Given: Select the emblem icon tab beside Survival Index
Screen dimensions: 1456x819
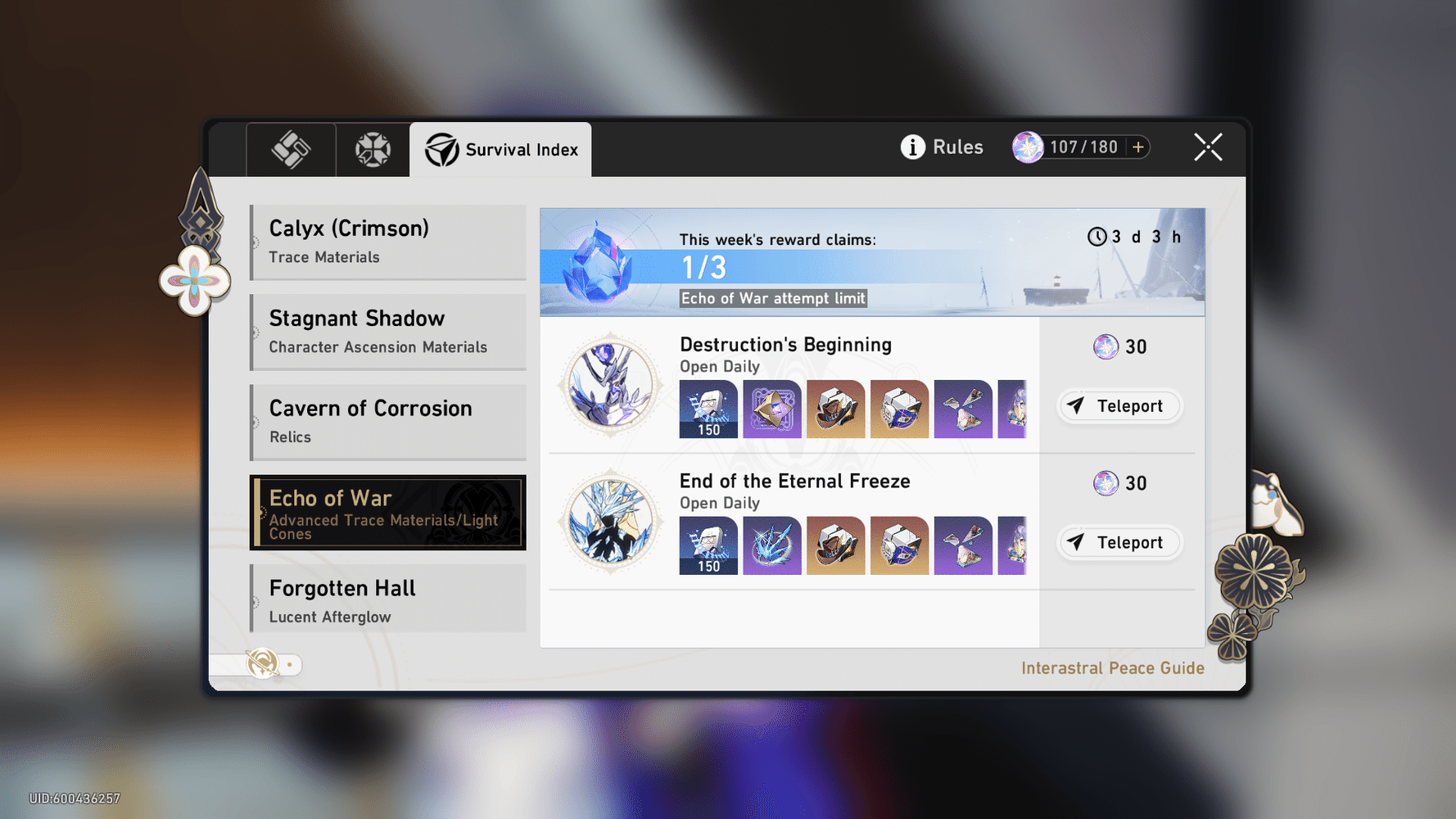Looking at the screenshot, I should [373, 148].
